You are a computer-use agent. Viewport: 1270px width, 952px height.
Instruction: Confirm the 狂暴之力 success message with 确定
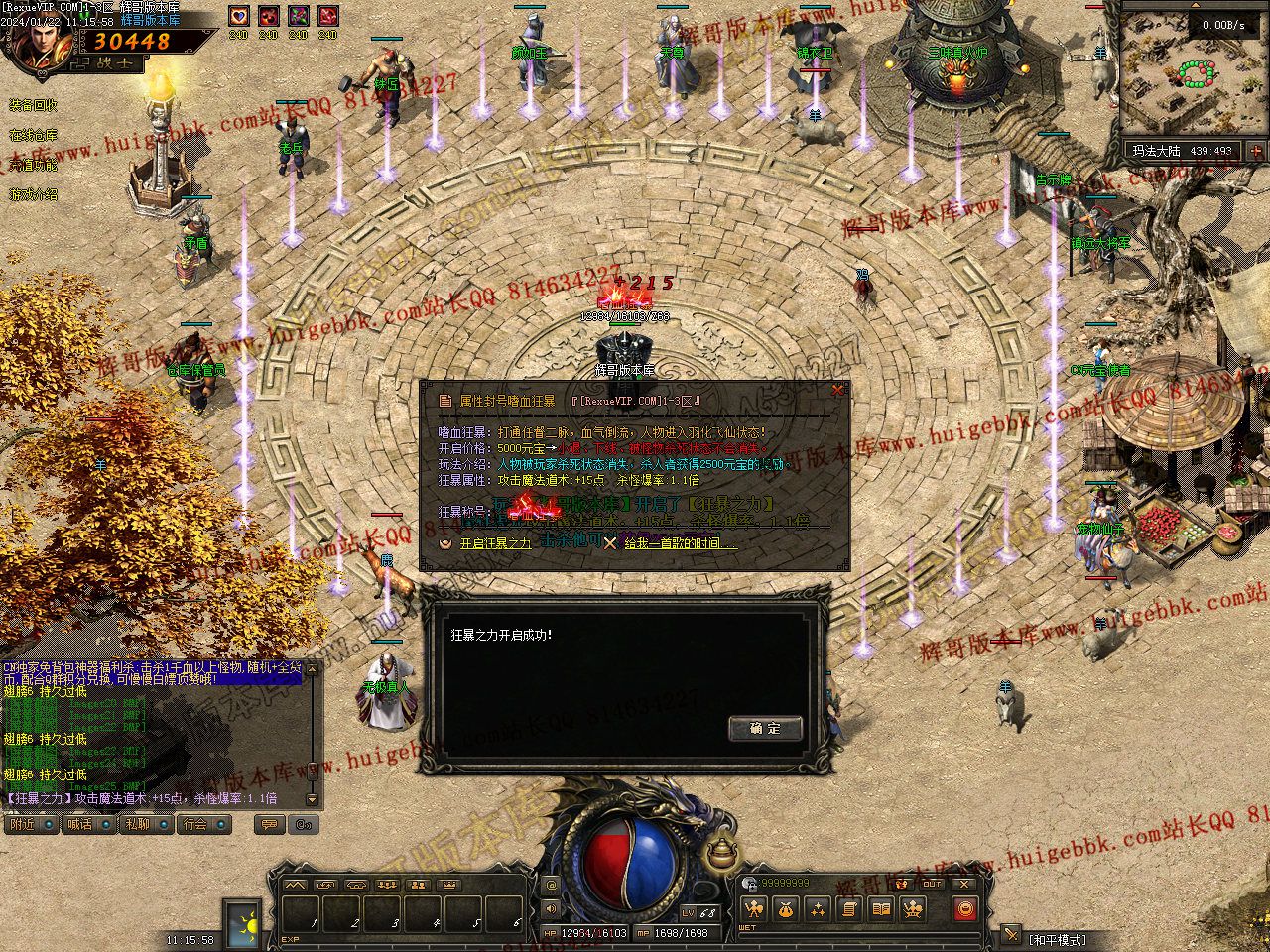point(765,729)
